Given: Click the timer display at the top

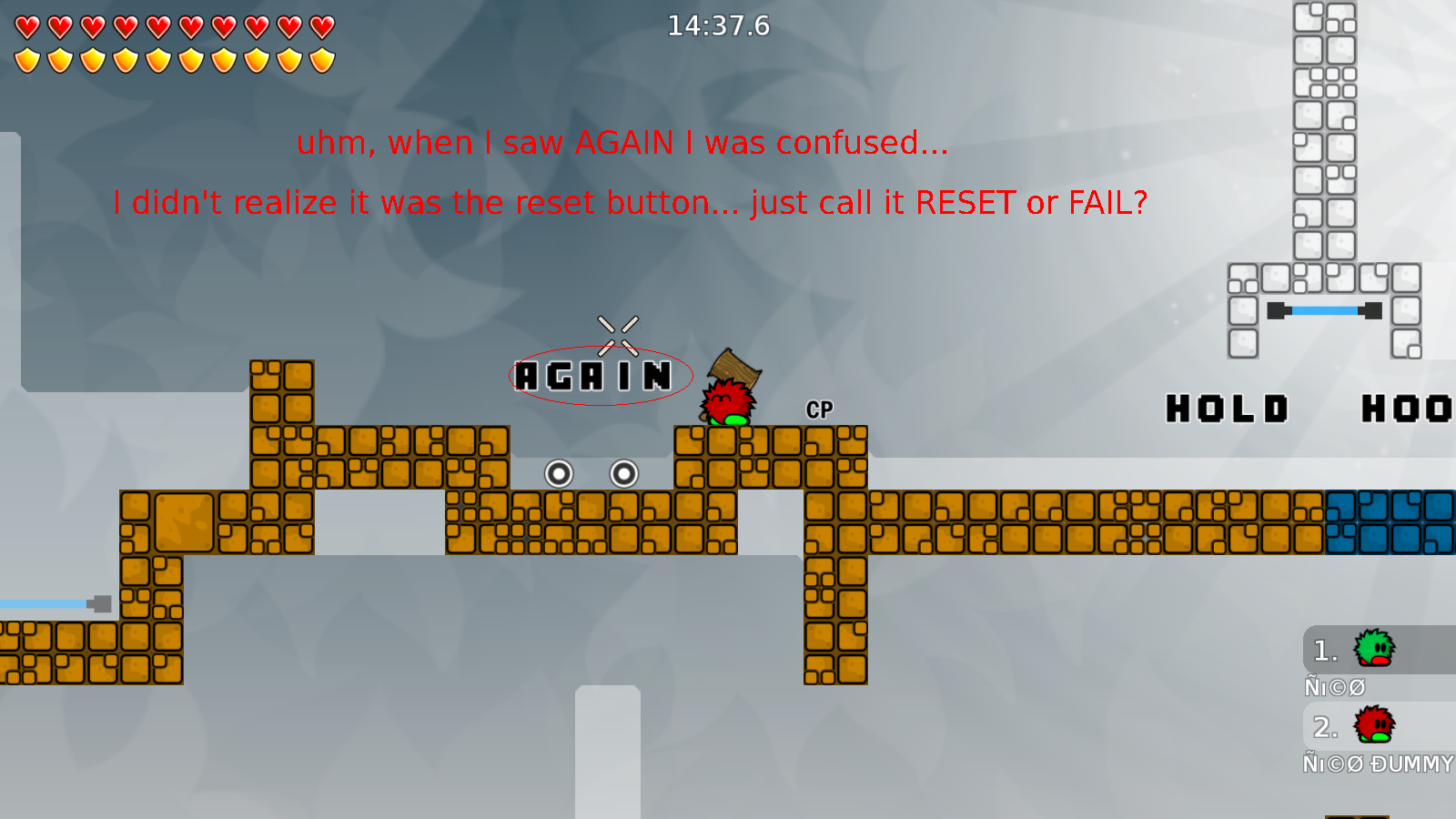Looking at the screenshot, I should coord(718,26).
